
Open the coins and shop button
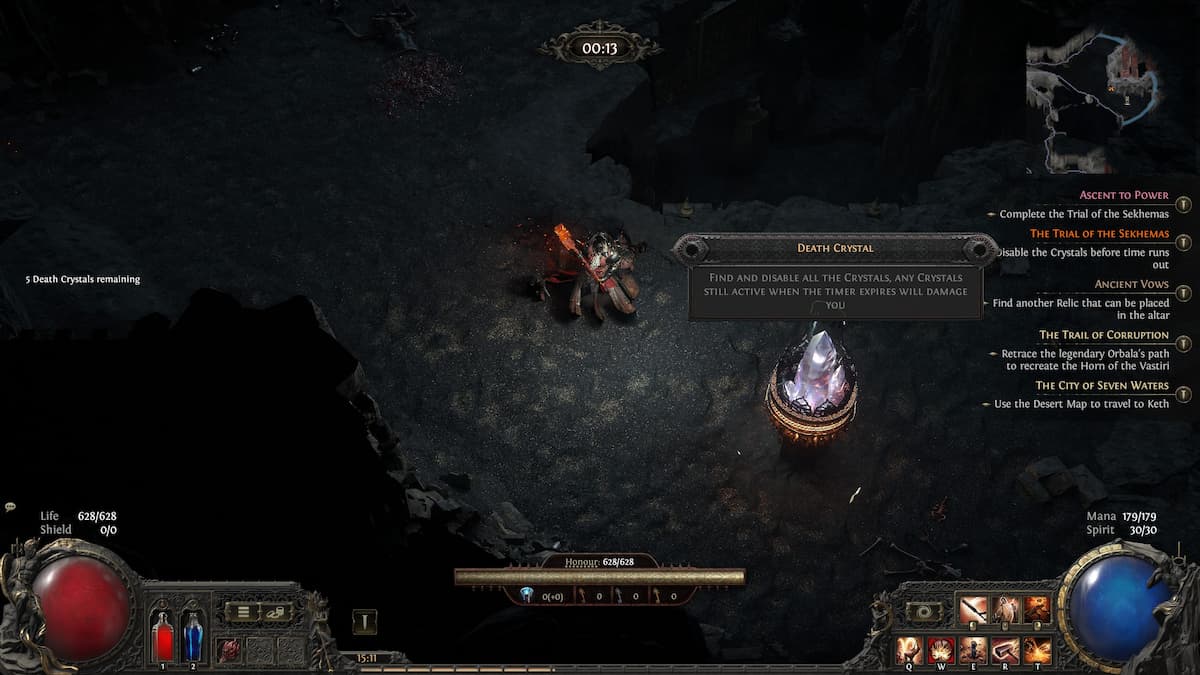276,611
